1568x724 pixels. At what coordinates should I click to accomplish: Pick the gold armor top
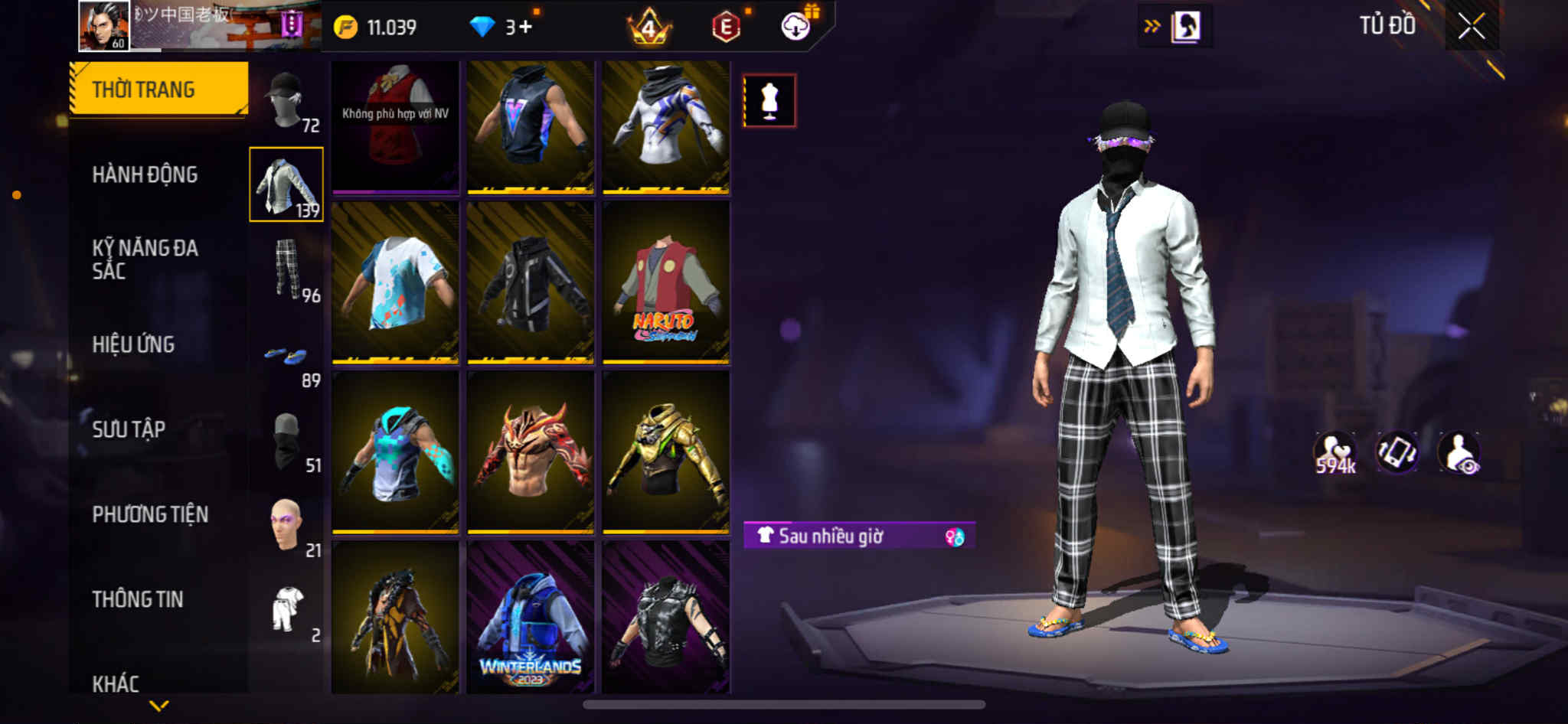665,452
